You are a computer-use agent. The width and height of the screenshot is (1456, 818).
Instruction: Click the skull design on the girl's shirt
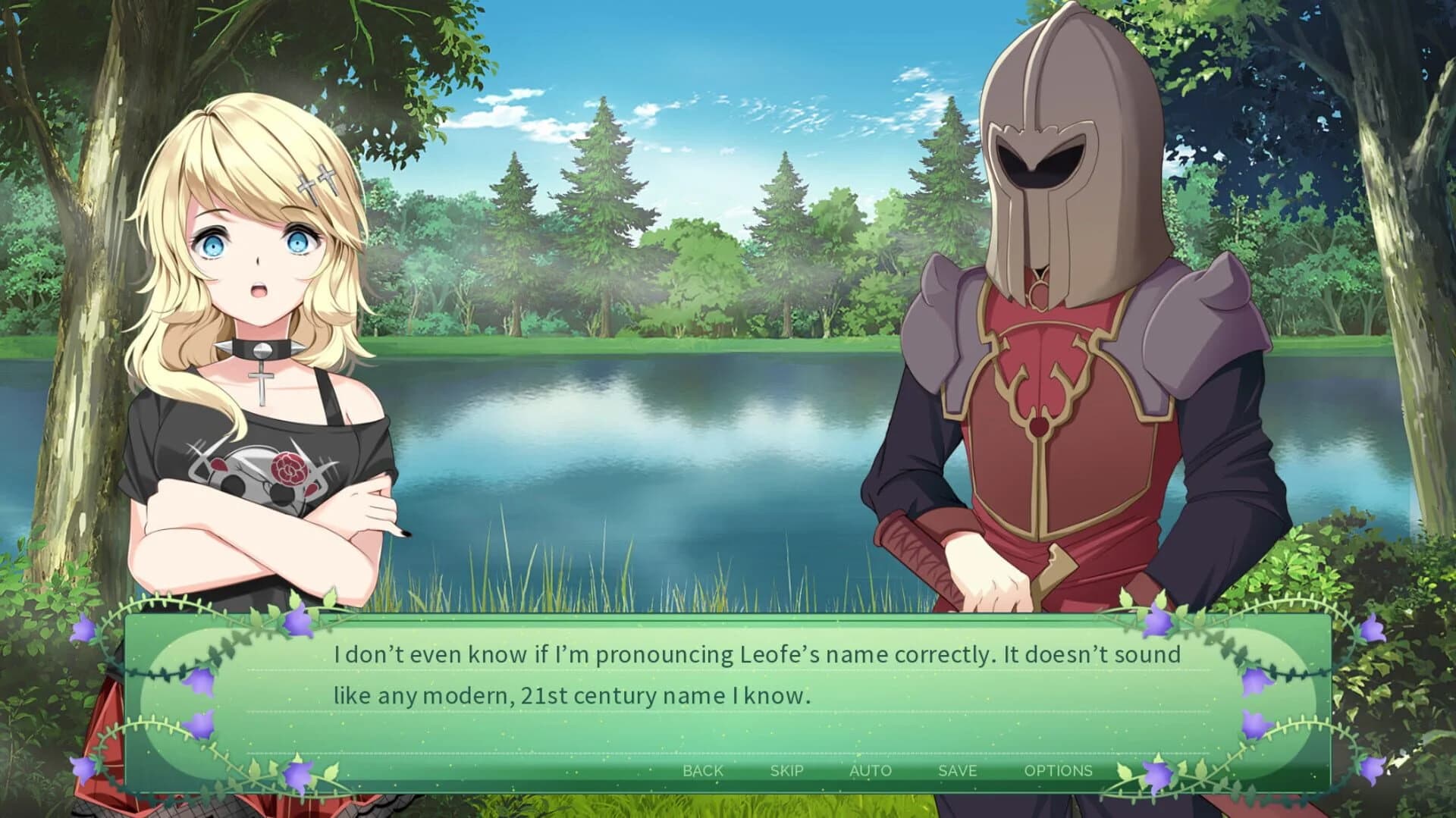click(254, 476)
